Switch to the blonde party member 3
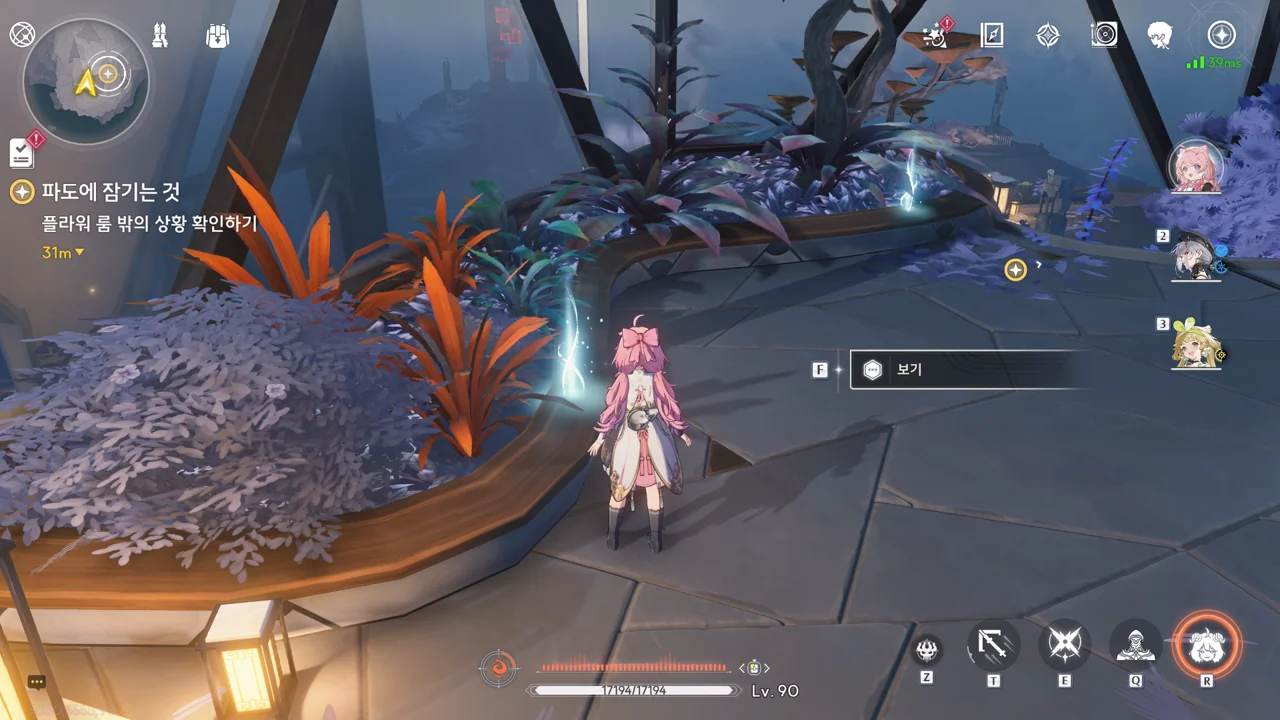Image resolution: width=1280 pixels, height=720 pixels. pos(1196,344)
